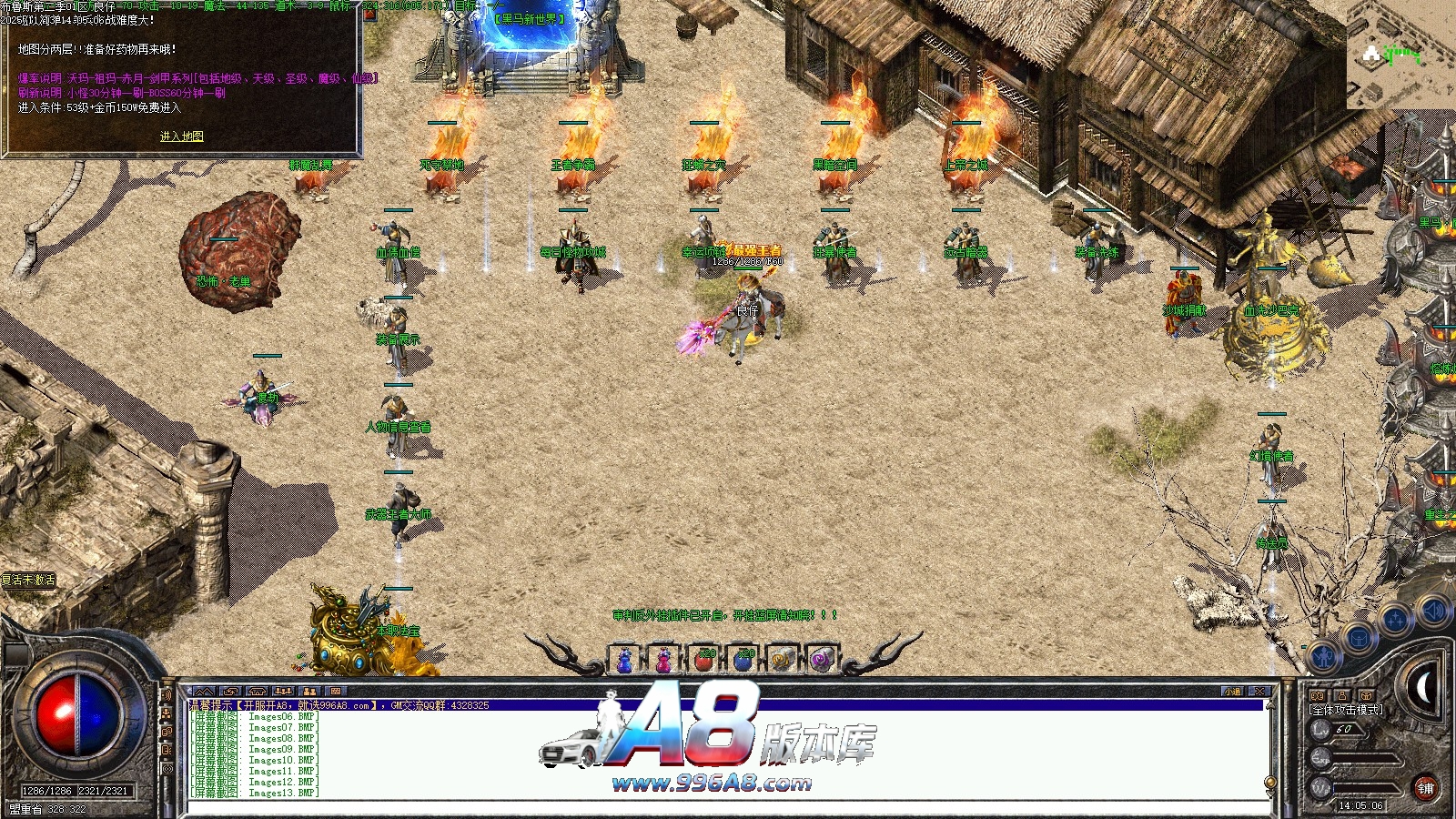Toggle sound with the speaker button
Image resolution: width=1456 pixels, height=819 pixels.
1432,611
